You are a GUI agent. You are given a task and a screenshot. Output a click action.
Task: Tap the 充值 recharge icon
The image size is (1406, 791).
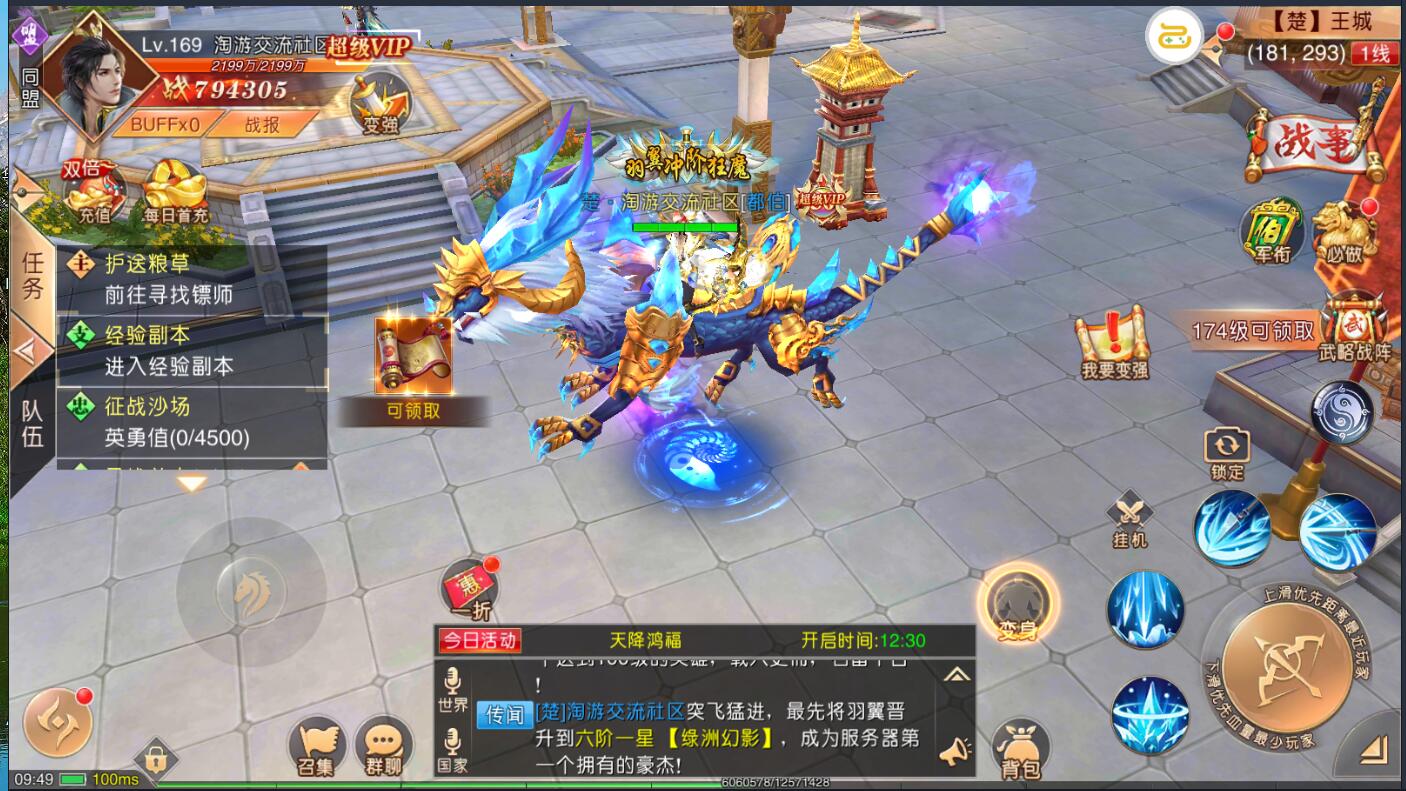click(94, 191)
